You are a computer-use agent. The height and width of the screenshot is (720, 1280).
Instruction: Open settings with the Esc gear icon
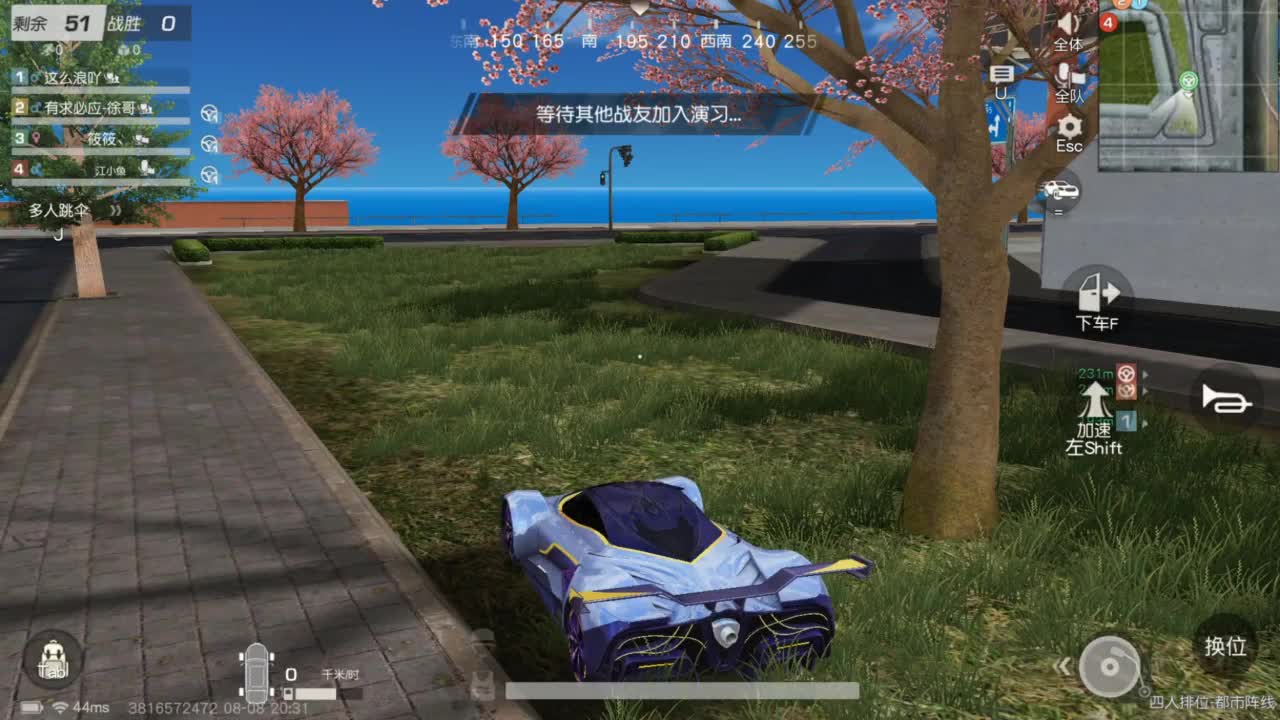pos(1069,127)
